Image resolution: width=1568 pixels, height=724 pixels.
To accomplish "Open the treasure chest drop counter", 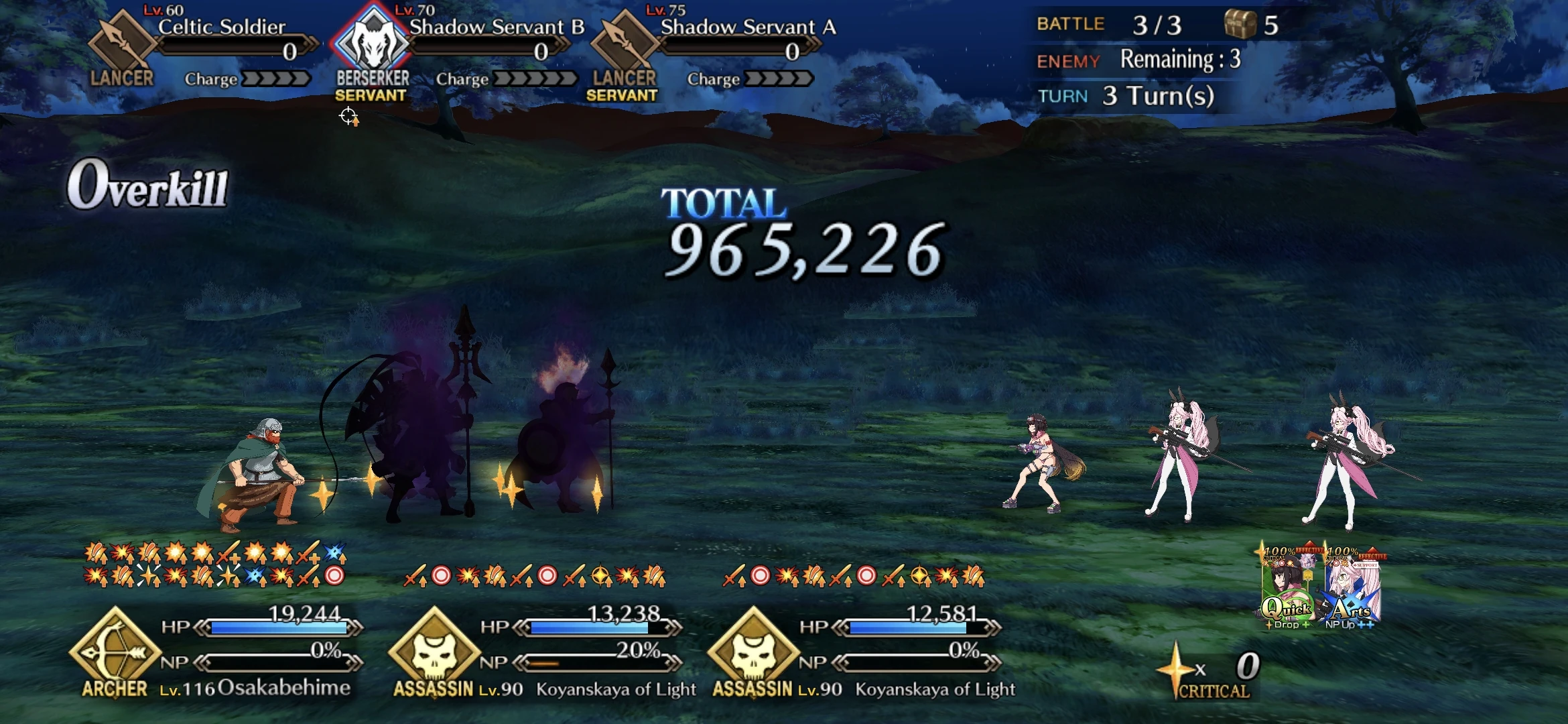I will tap(1246, 24).
